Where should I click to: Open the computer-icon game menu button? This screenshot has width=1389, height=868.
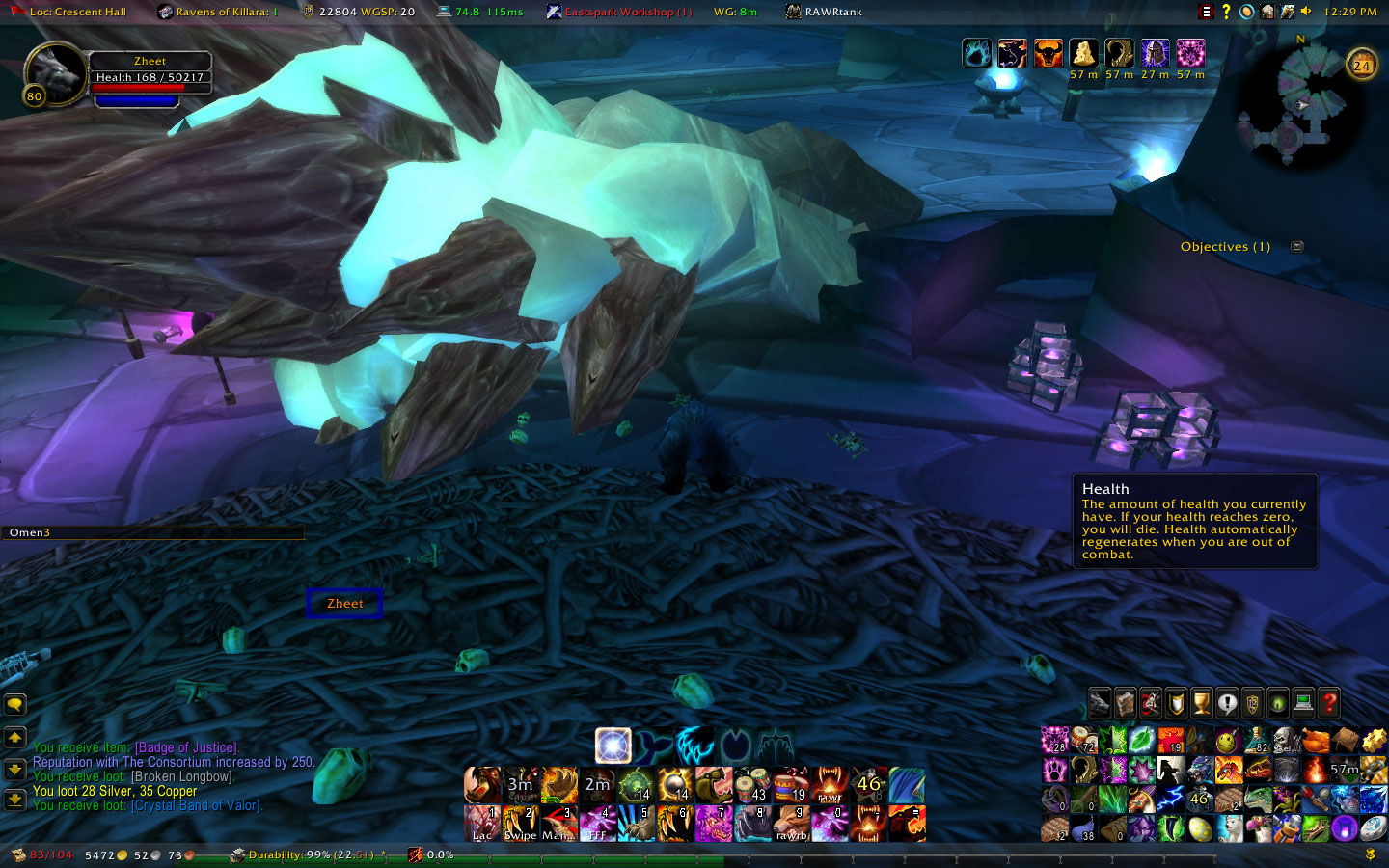pyautogui.click(x=1303, y=703)
